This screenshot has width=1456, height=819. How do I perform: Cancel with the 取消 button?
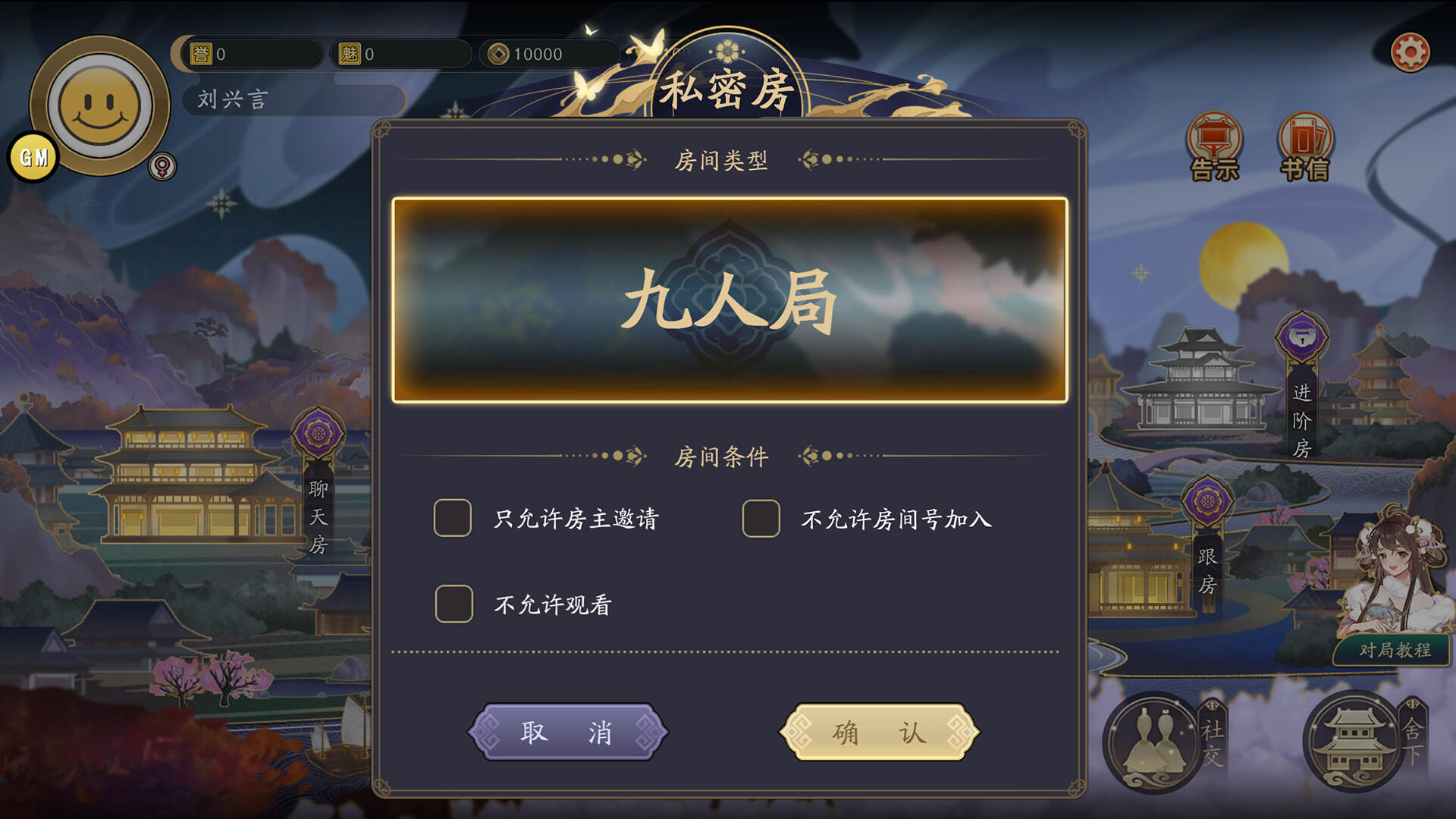[x=567, y=730]
